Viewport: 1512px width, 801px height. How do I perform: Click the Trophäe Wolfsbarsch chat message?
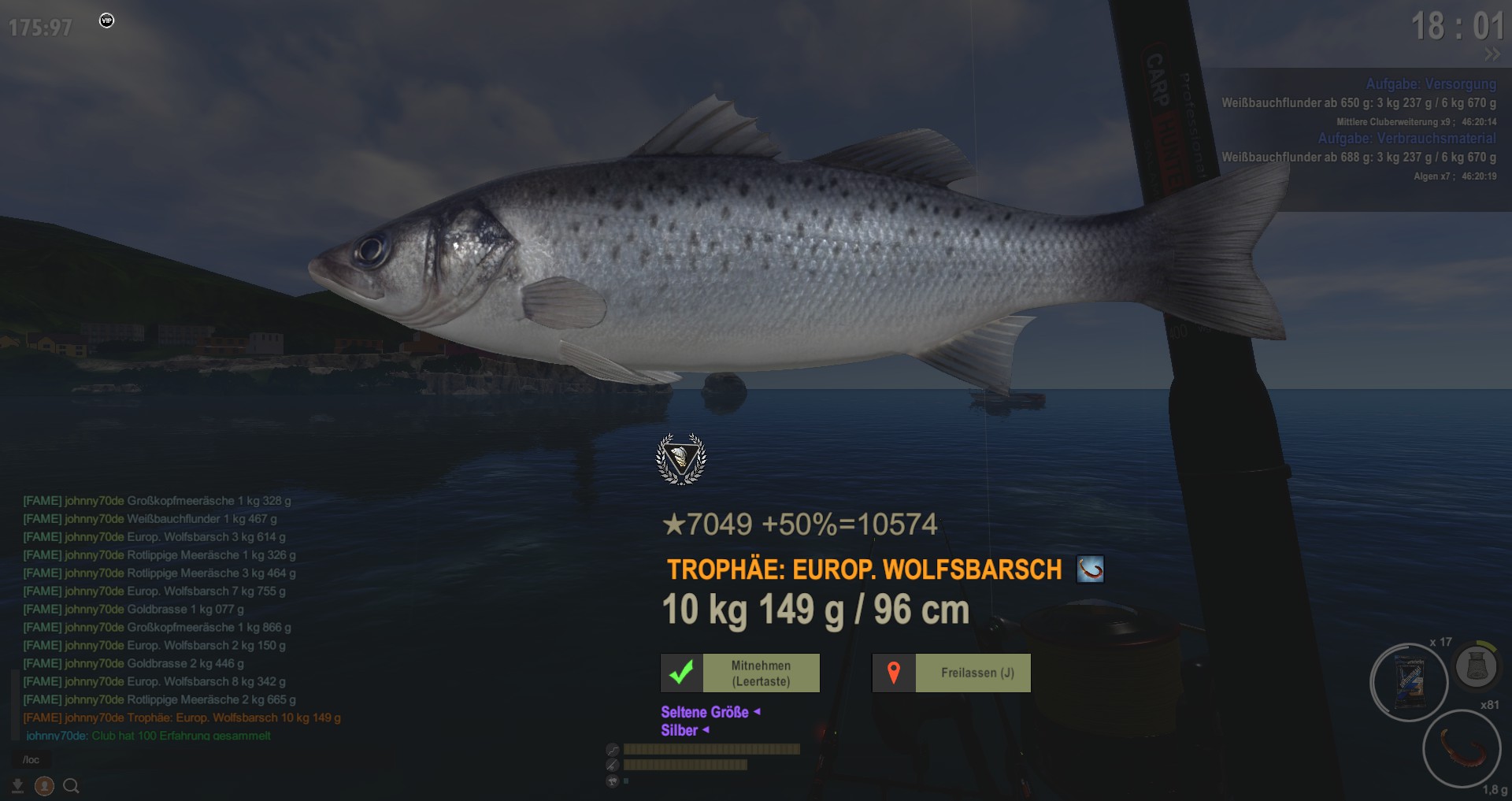(x=182, y=718)
